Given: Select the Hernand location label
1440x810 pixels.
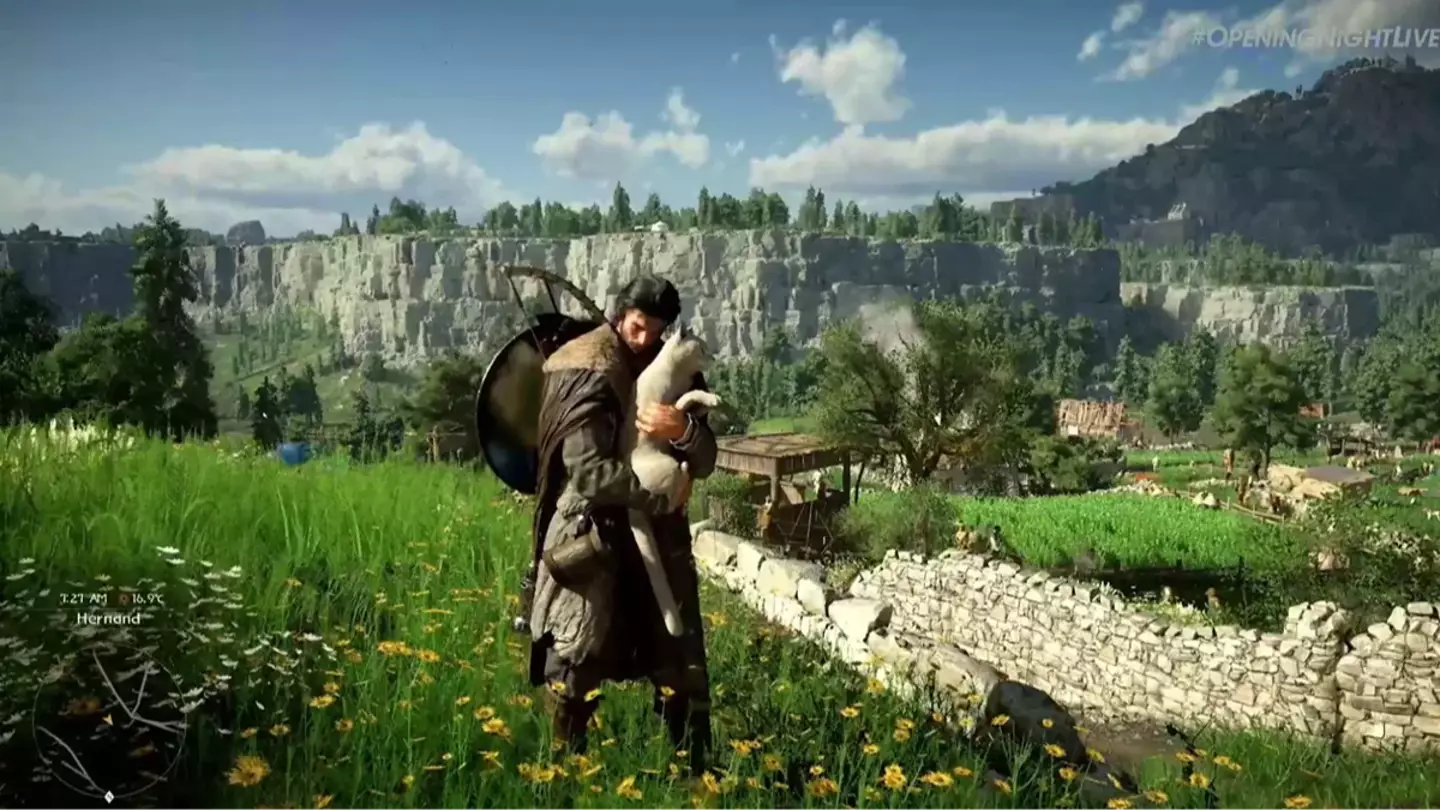Looking at the screenshot, I should [x=108, y=618].
